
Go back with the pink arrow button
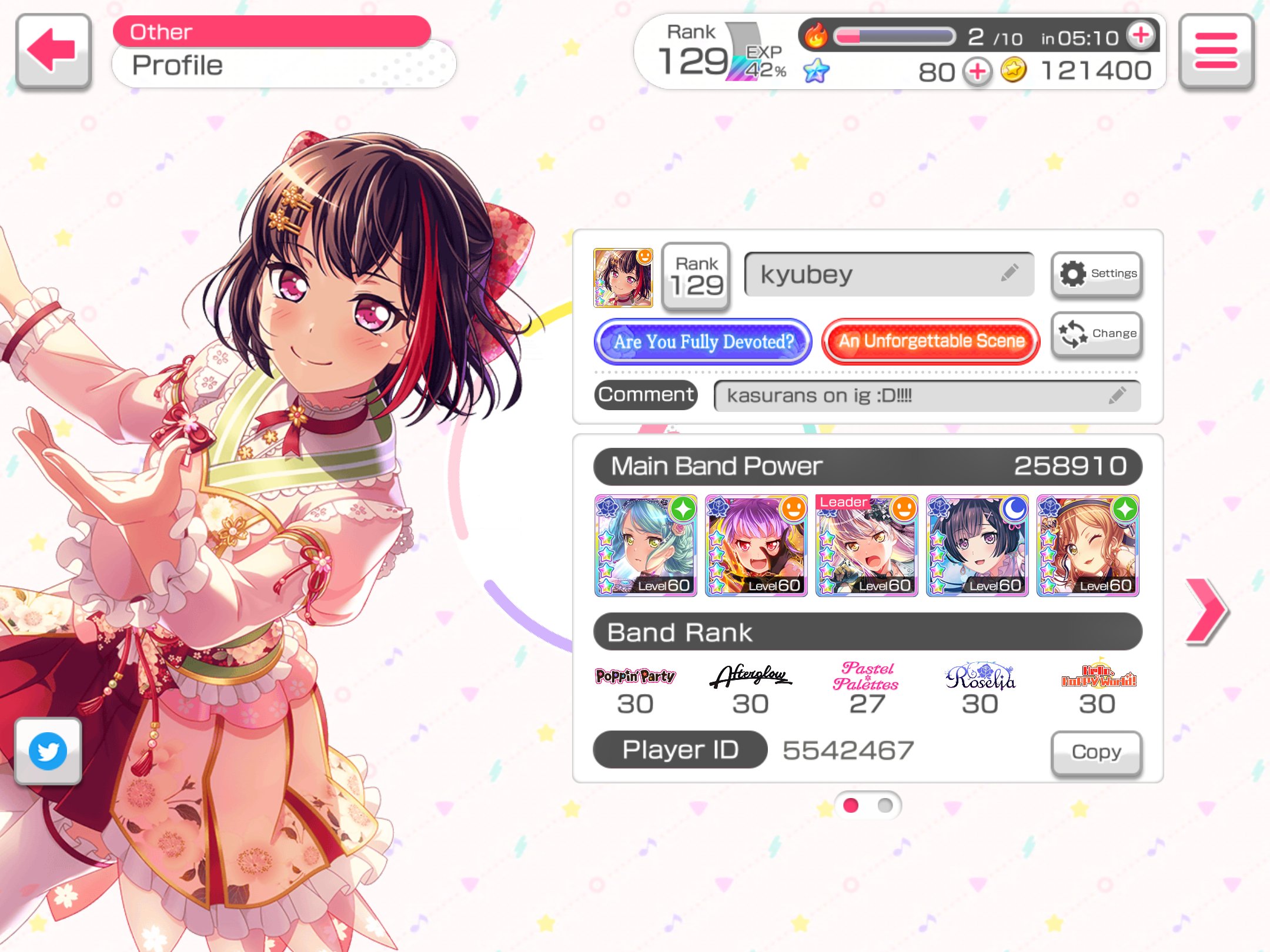[53, 51]
